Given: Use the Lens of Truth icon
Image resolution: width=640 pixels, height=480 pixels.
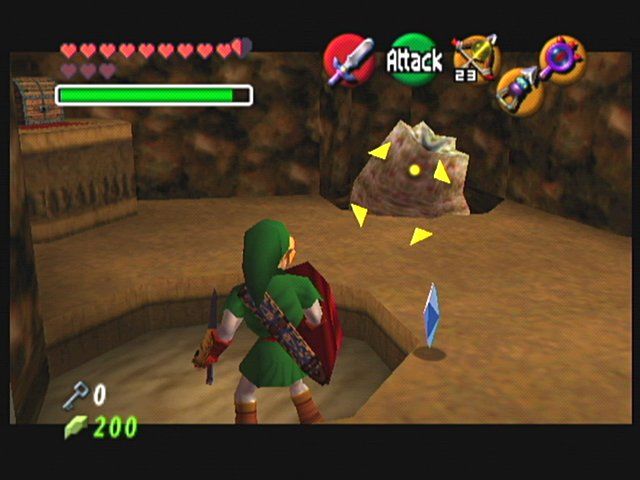Looking at the screenshot, I should [562, 57].
